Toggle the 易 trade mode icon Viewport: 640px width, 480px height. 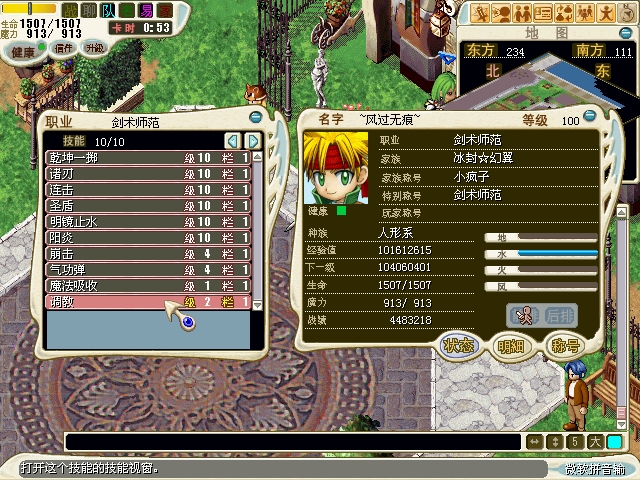147,9
